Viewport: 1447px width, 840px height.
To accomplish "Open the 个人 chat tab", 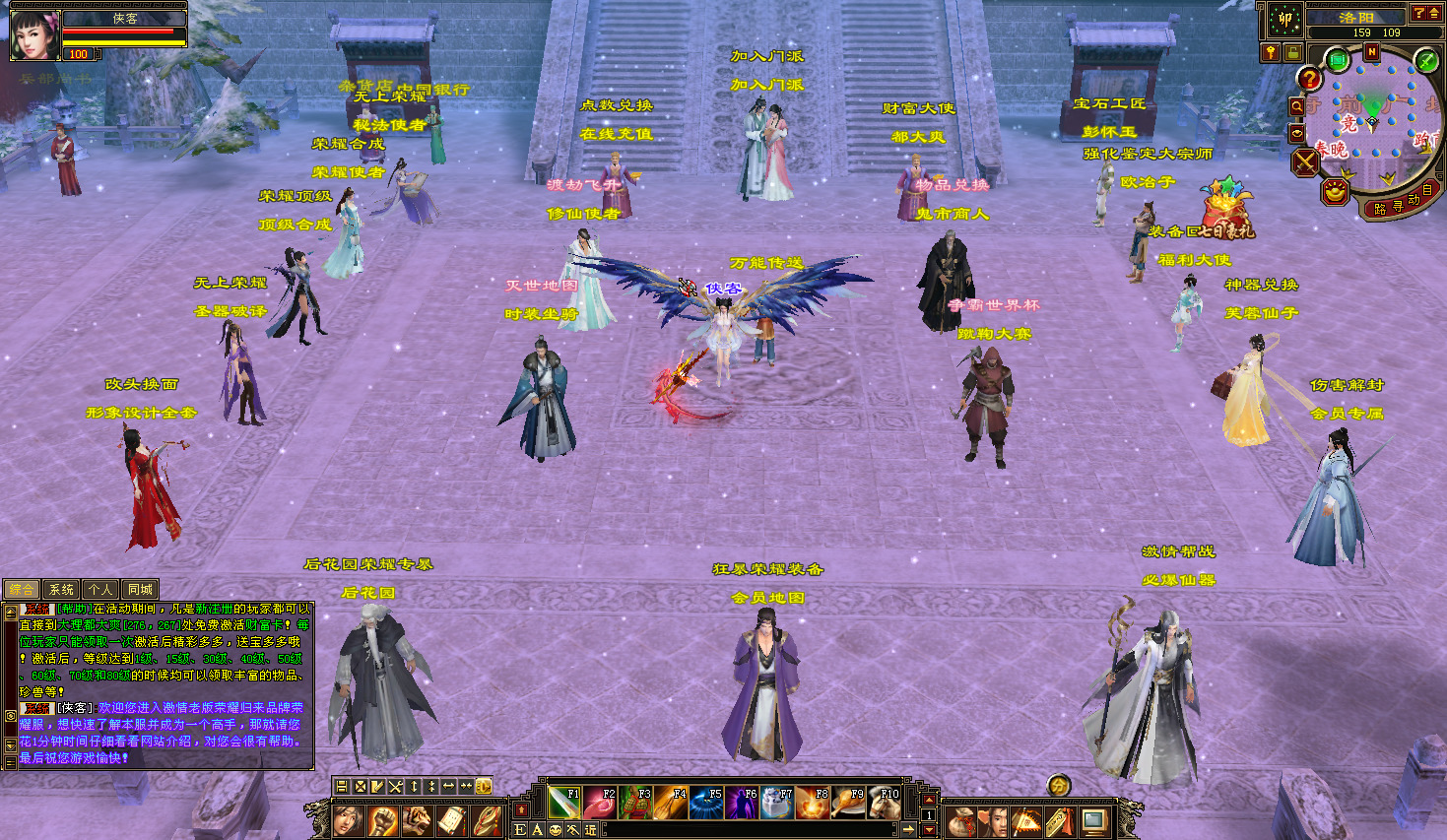I will (x=100, y=589).
